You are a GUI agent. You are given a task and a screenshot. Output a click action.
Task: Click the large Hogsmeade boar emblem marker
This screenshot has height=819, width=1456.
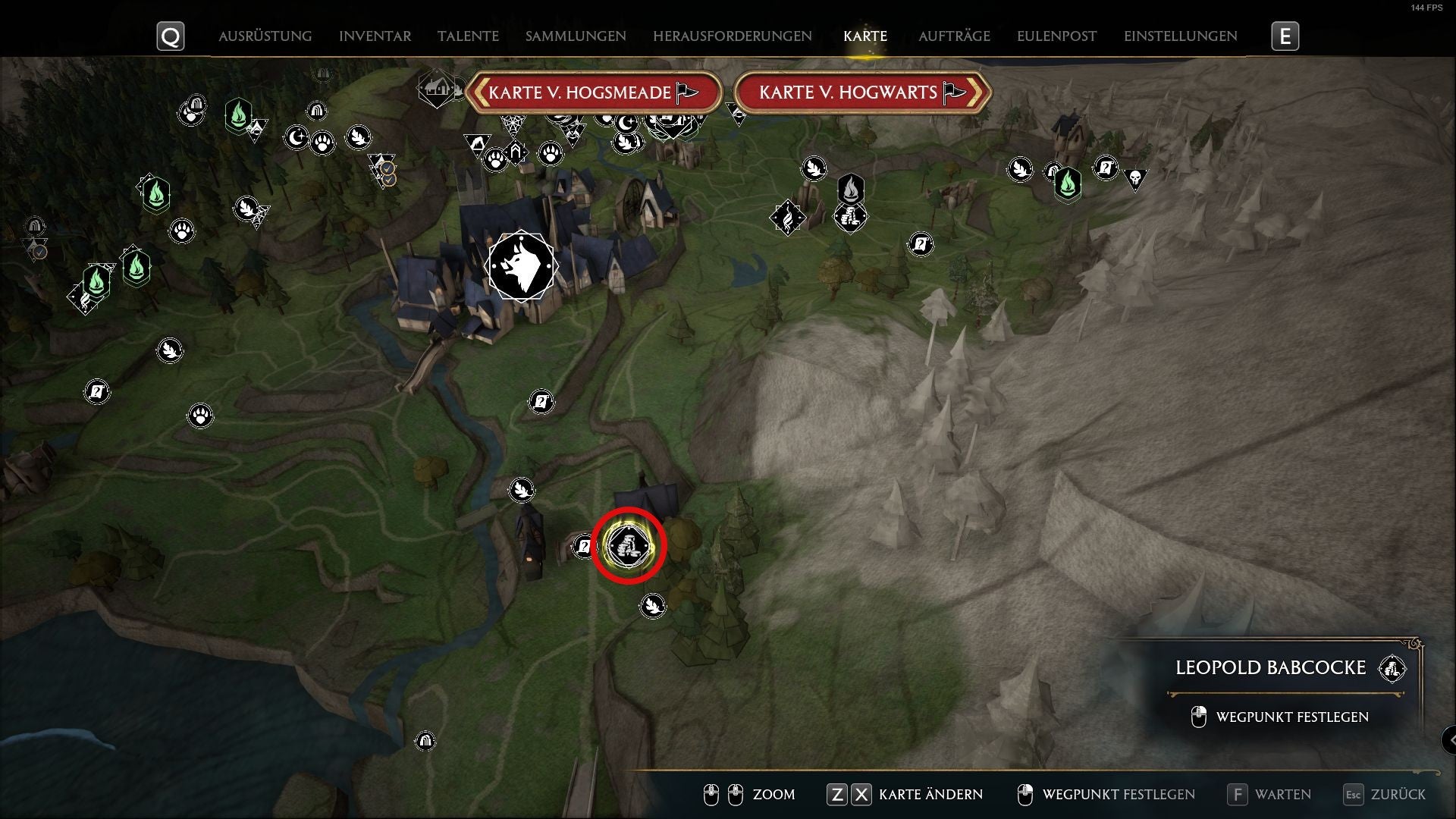[x=522, y=265]
